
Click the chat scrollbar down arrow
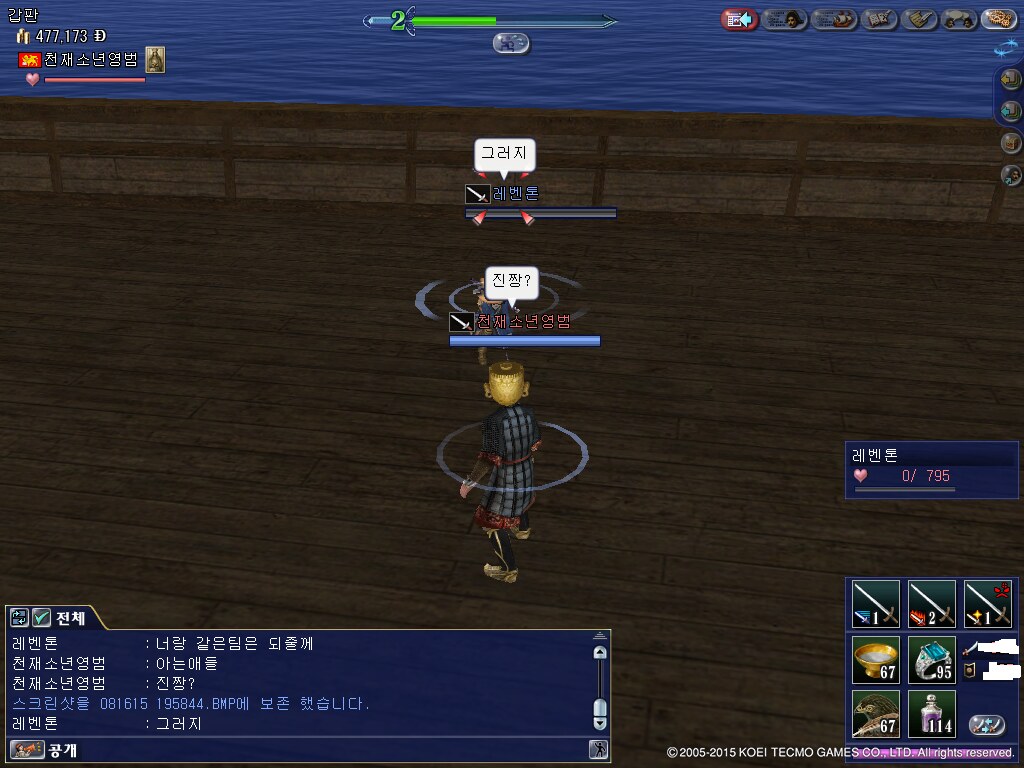(x=600, y=722)
